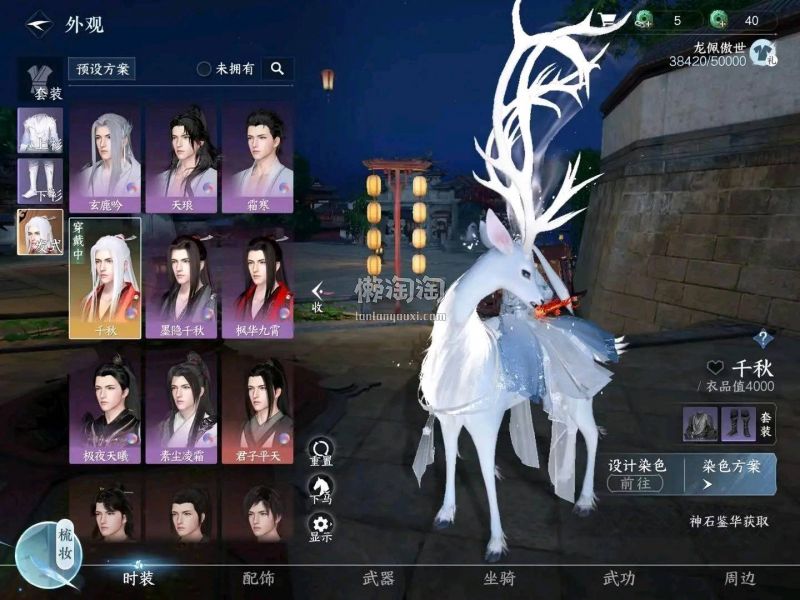Open the 染色方案 dye schemes

click(x=731, y=473)
